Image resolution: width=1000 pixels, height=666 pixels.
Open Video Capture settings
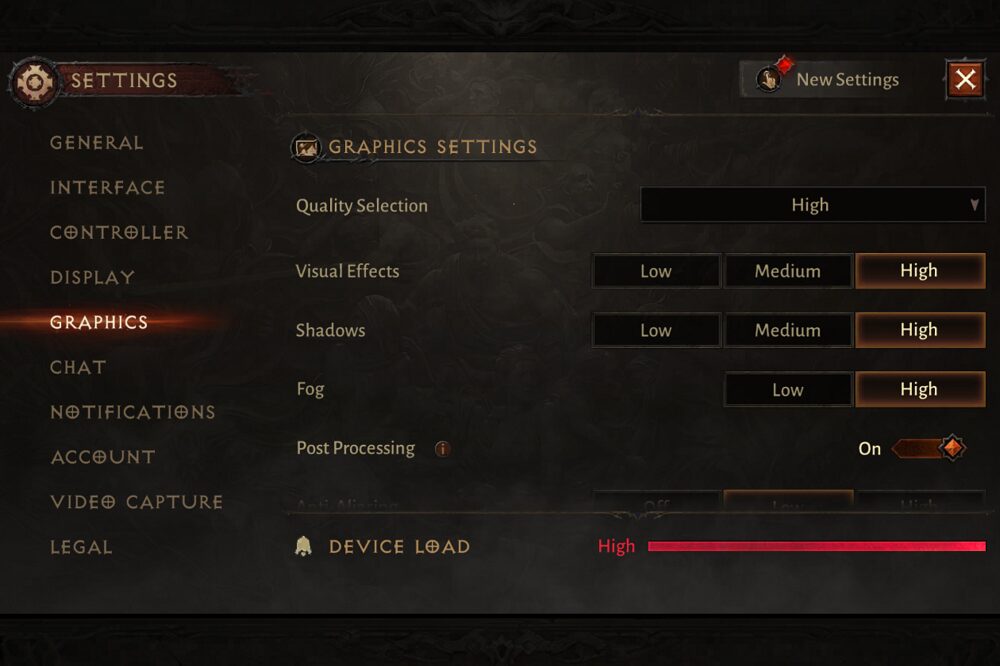[136, 503]
